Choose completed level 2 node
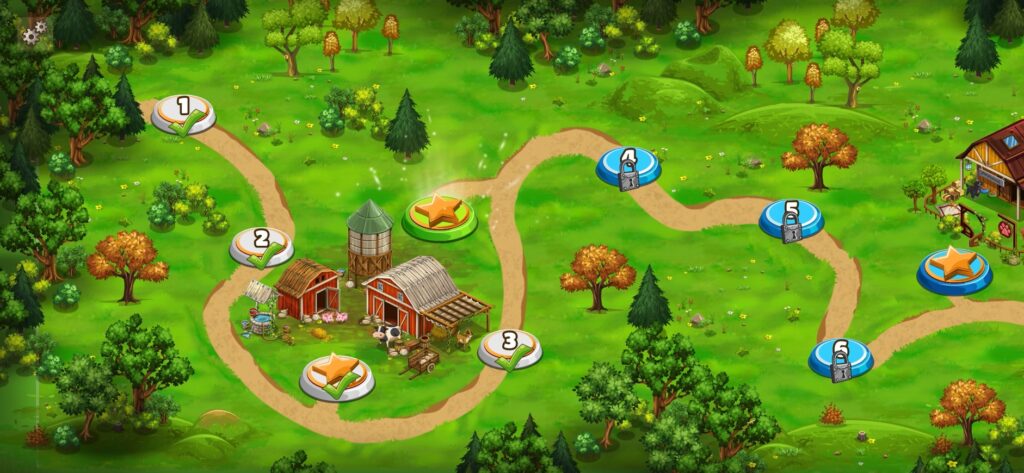This screenshot has height=473, width=1024. 262,246
